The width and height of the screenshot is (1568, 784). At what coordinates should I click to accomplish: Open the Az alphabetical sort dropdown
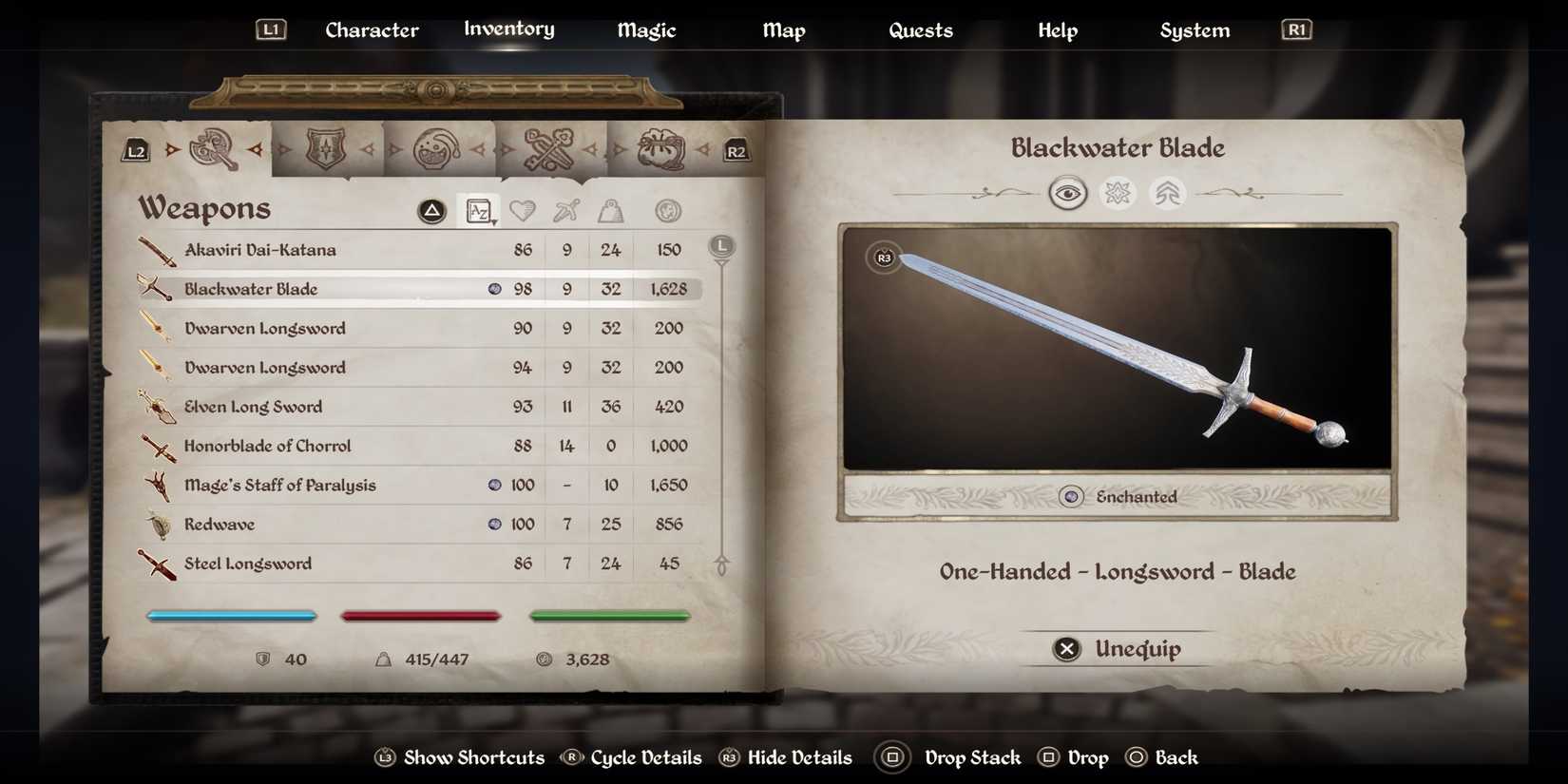point(479,210)
